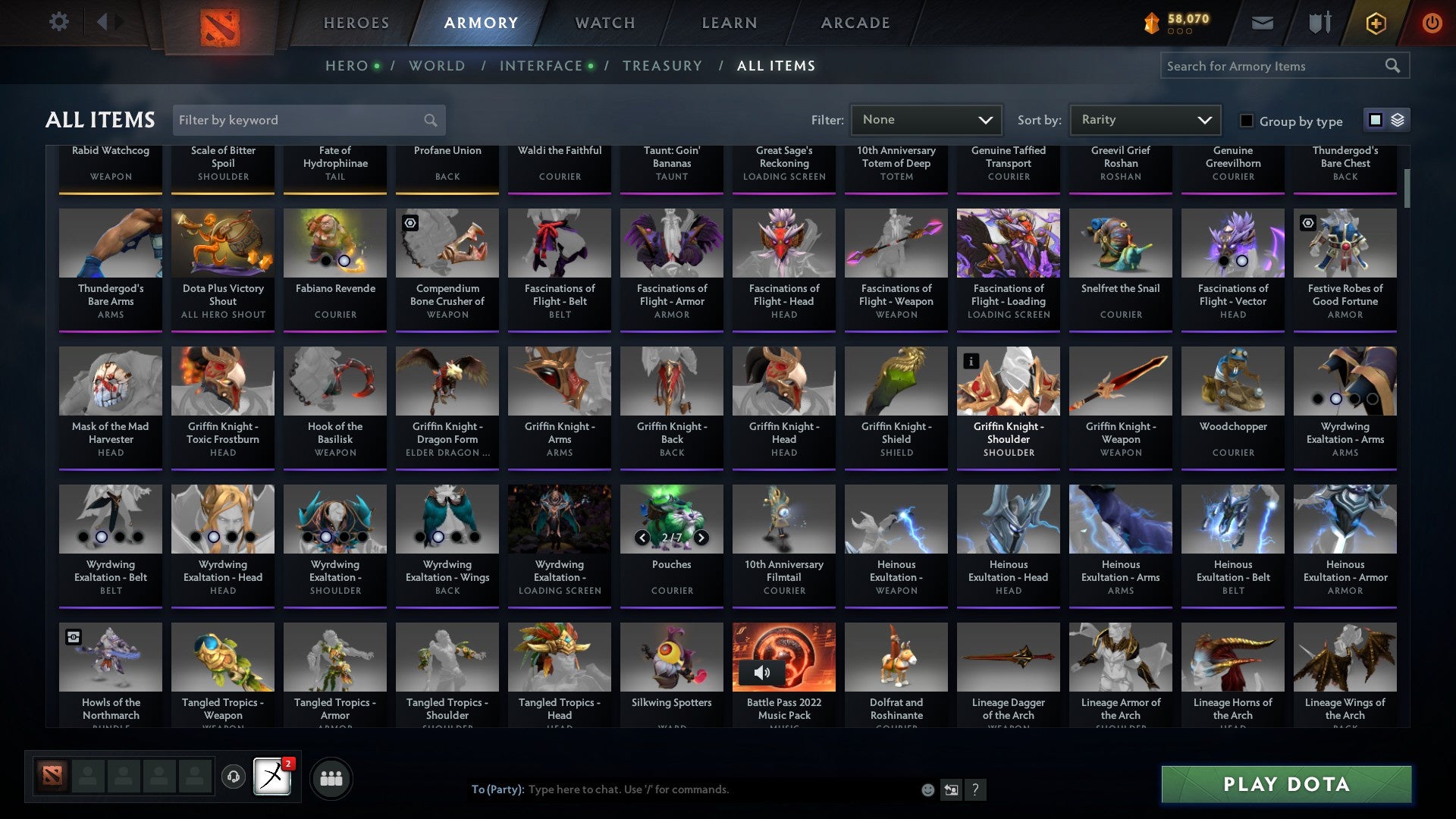The image size is (1456, 819).
Task: Click the Fascinations of Flight - Head thumbnail
Action: pyautogui.click(x=783, y=243)
